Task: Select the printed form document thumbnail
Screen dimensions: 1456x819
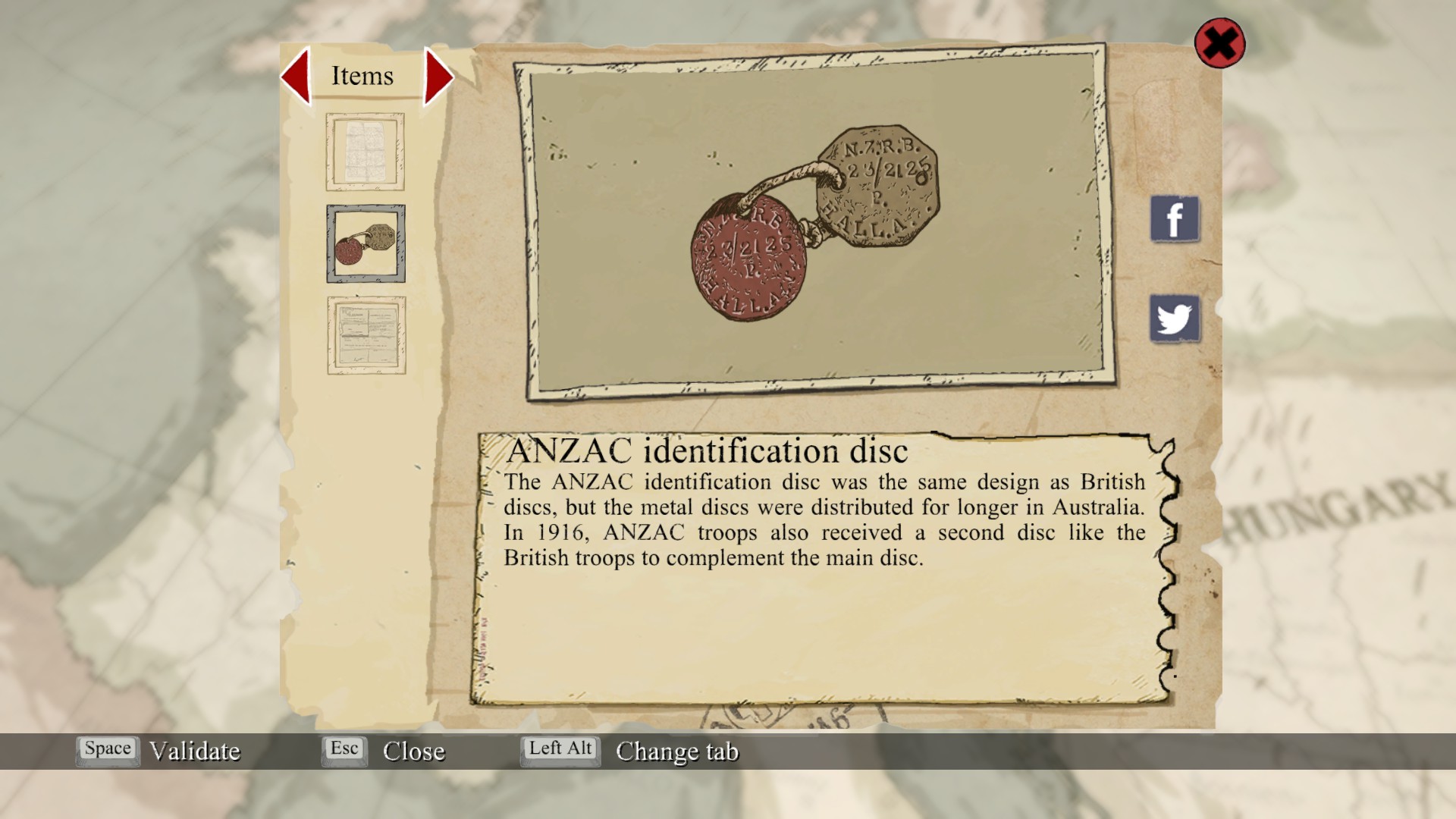Action: pyautogui.click(x=366, y=335)
